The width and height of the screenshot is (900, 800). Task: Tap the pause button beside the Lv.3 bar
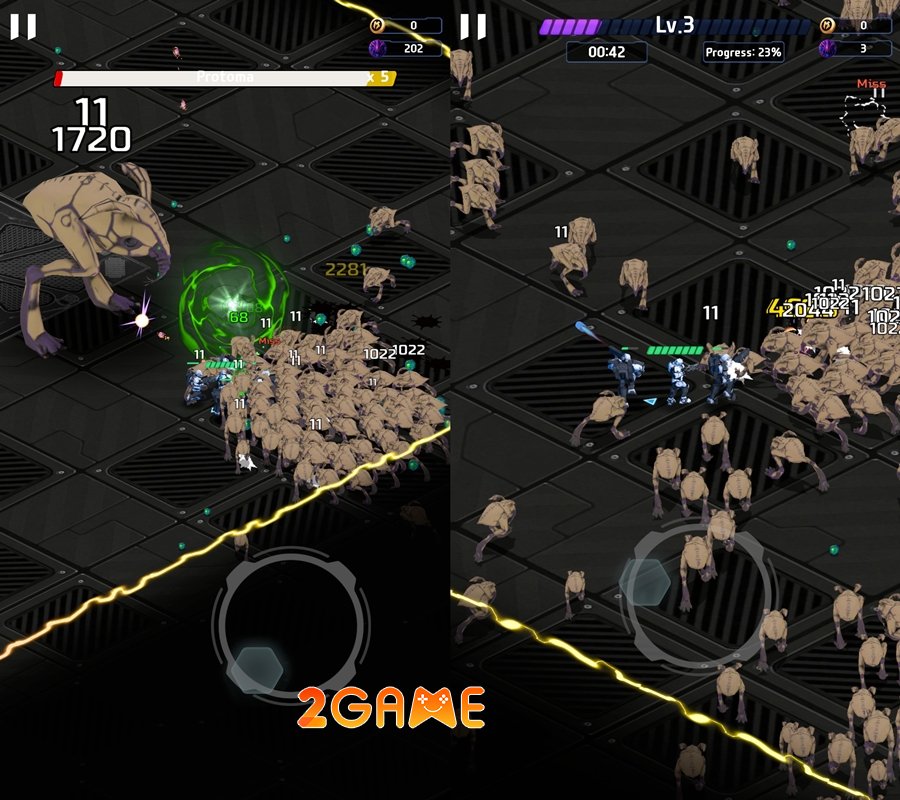473,27
